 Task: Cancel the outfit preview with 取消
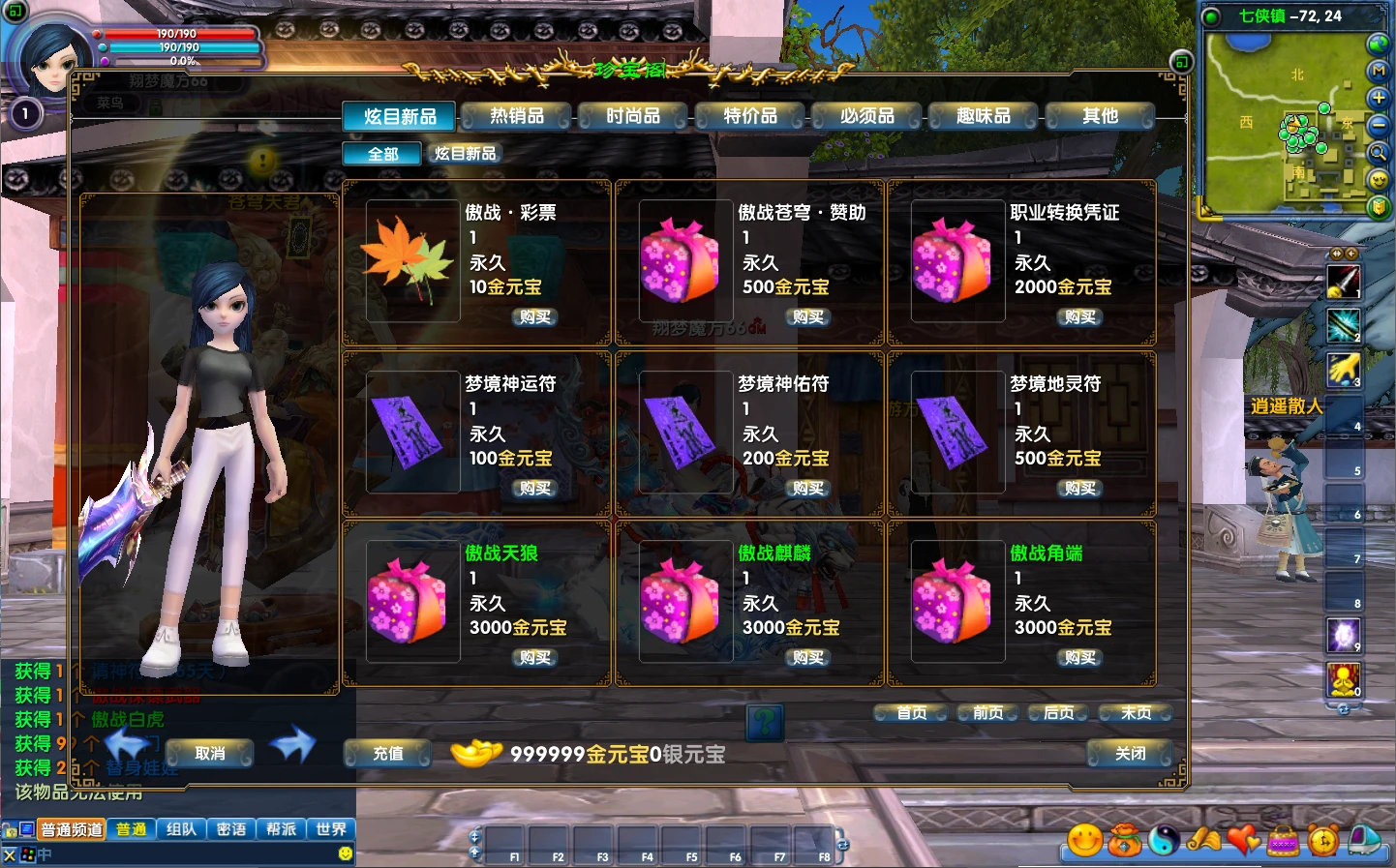coord(210,754)
